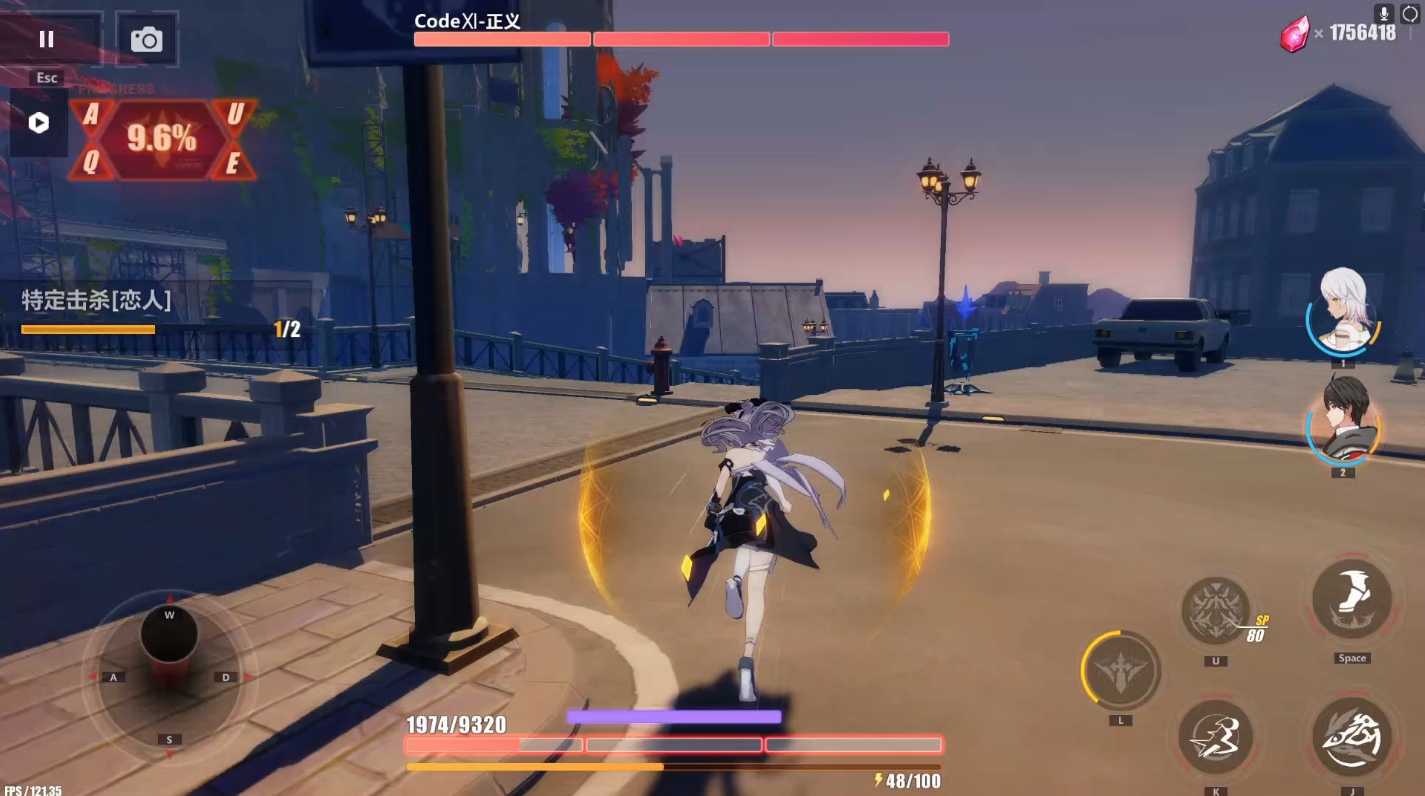Switch to the white-haired teammate
Screen dimensions: 1425x796
pos(1342,311)
